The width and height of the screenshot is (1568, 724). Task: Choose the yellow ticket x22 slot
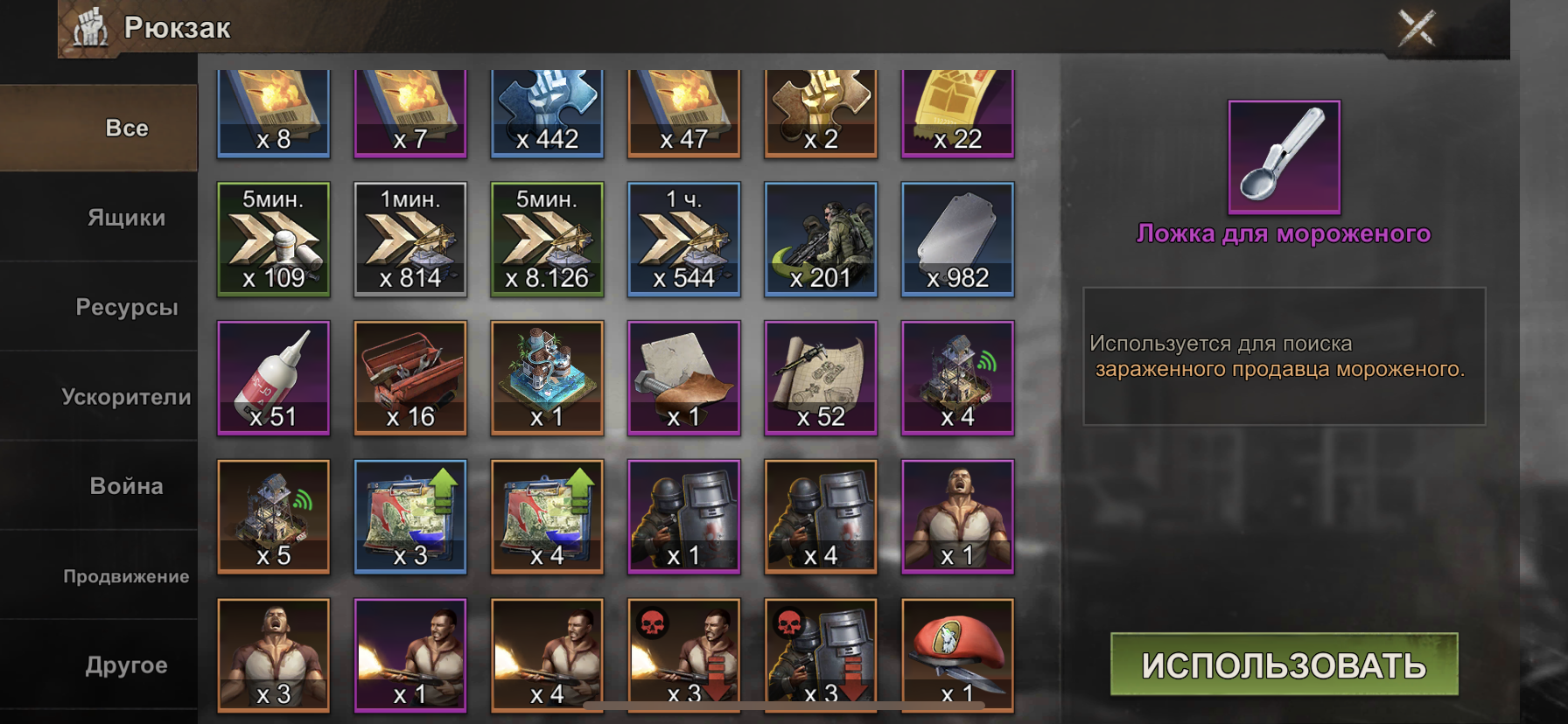(957, 112)
